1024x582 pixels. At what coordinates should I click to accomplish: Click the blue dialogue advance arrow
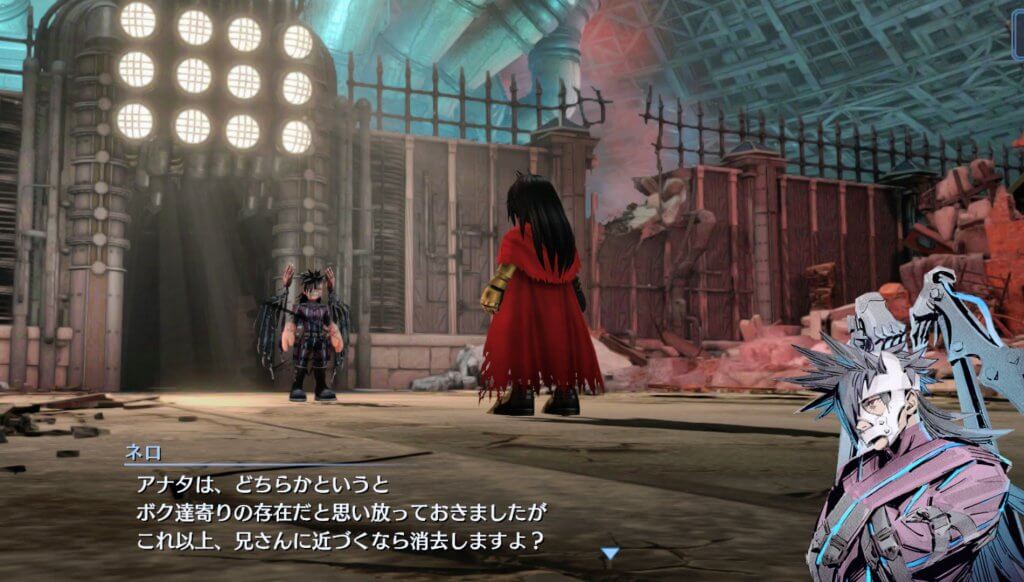pos(610,552)
